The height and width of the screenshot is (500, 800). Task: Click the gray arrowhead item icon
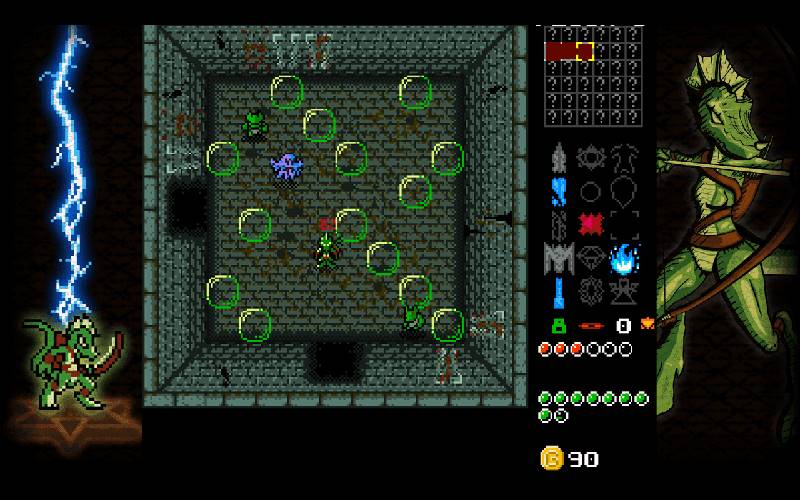coord(558,157)
